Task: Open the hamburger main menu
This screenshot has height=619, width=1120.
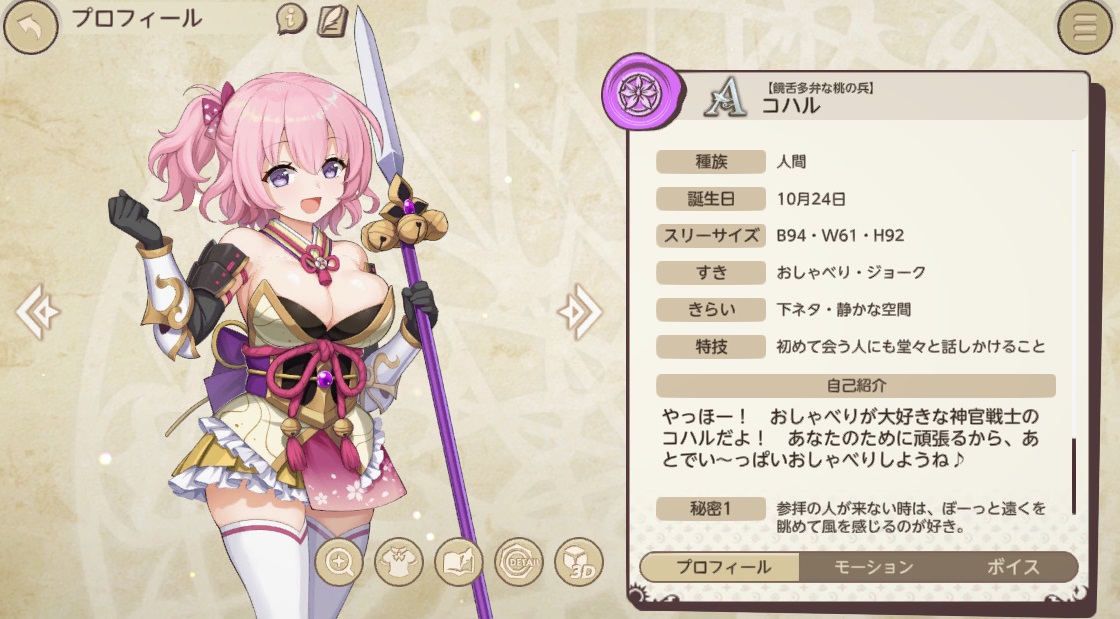Action: (1087, 28)
